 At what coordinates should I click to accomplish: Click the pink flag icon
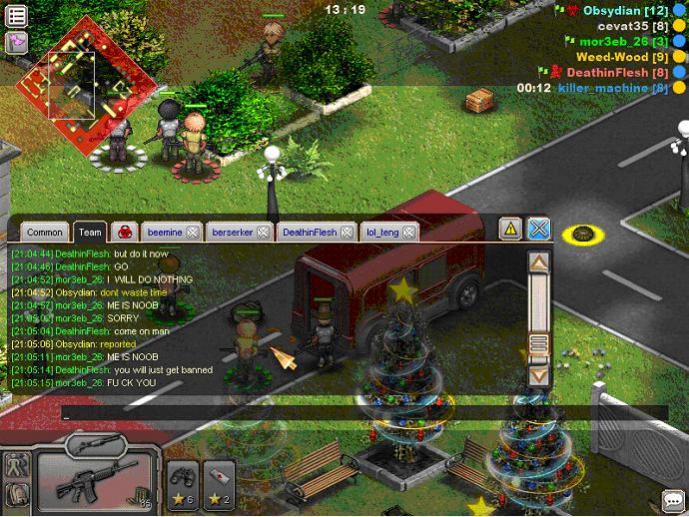[16, 41]
